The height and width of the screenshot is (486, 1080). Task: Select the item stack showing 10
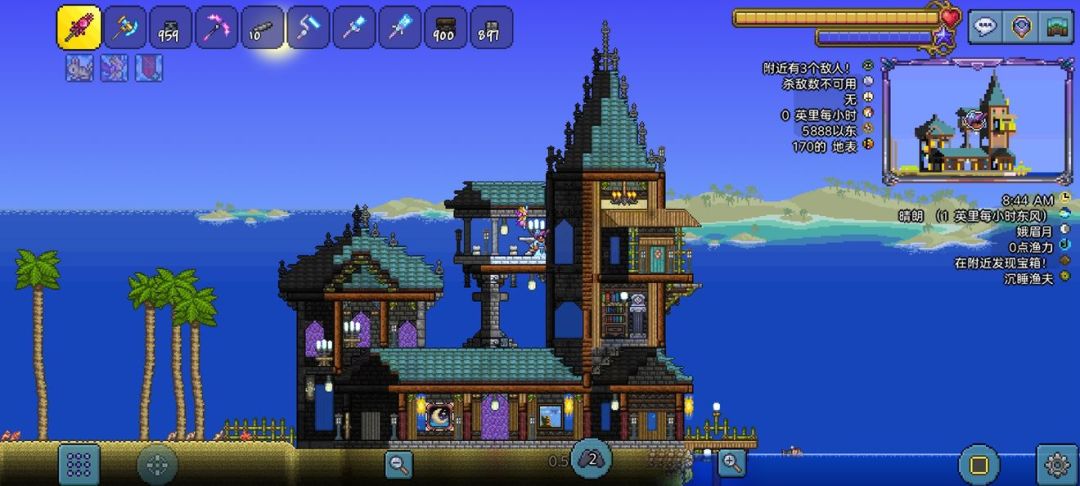click(262, 27)
